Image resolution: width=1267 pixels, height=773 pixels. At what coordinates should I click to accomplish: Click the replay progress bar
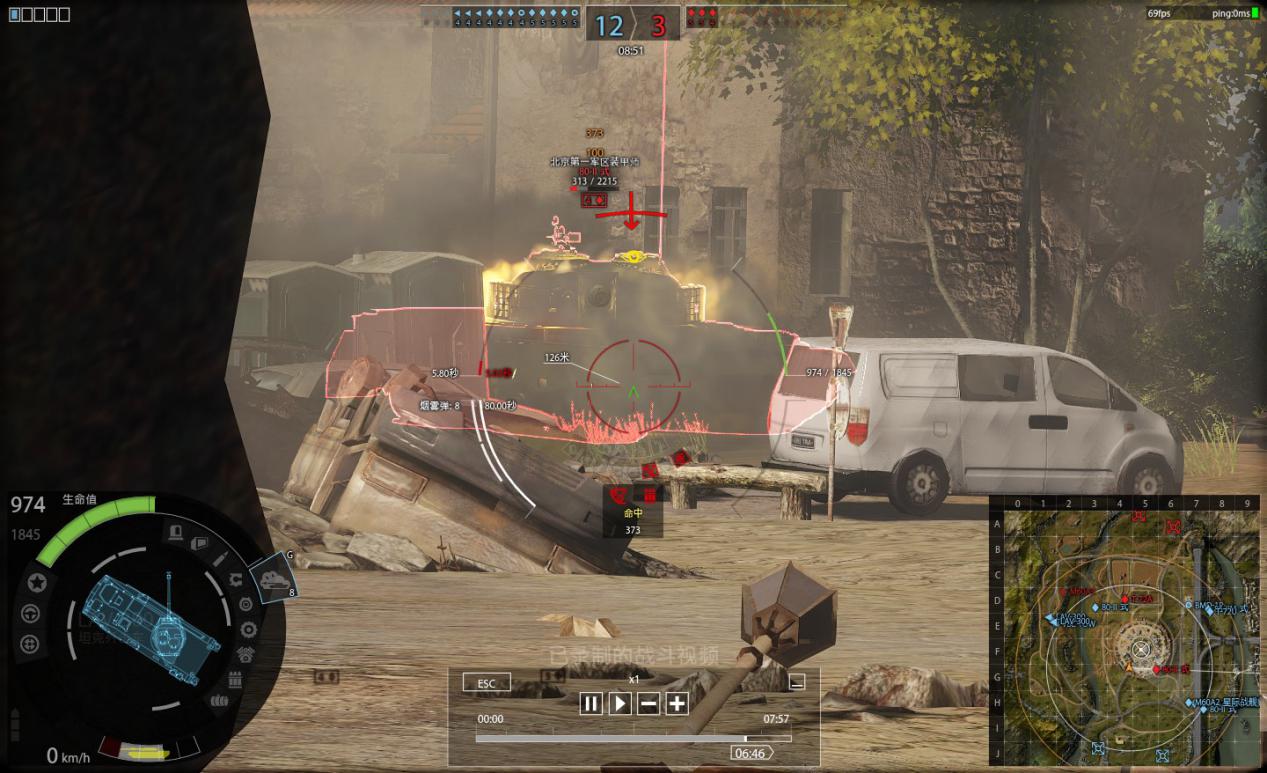tap(632, 739)
